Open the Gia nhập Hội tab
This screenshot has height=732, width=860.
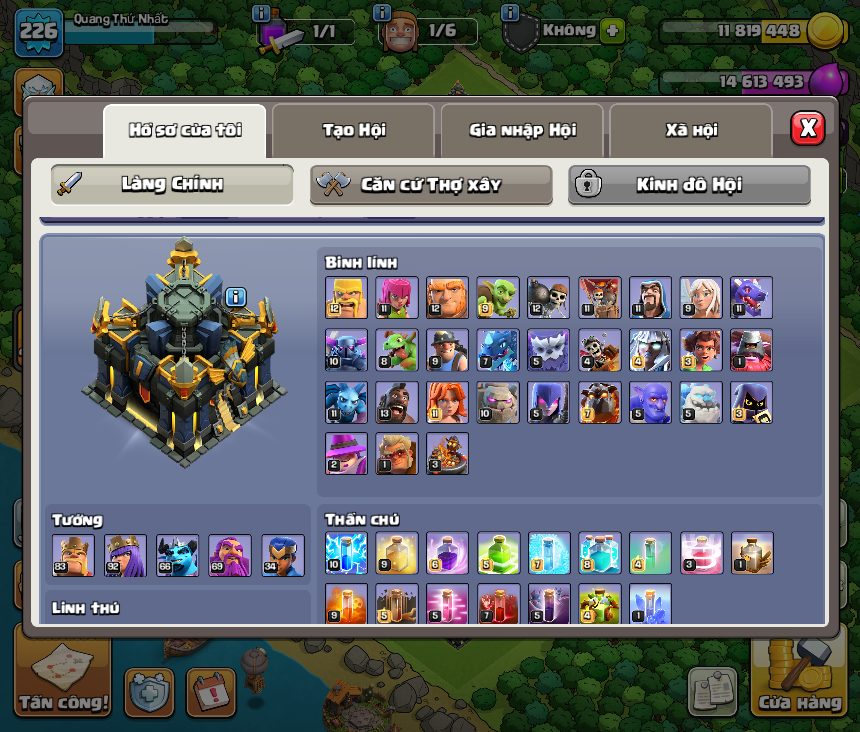click(x=522, y=130)
